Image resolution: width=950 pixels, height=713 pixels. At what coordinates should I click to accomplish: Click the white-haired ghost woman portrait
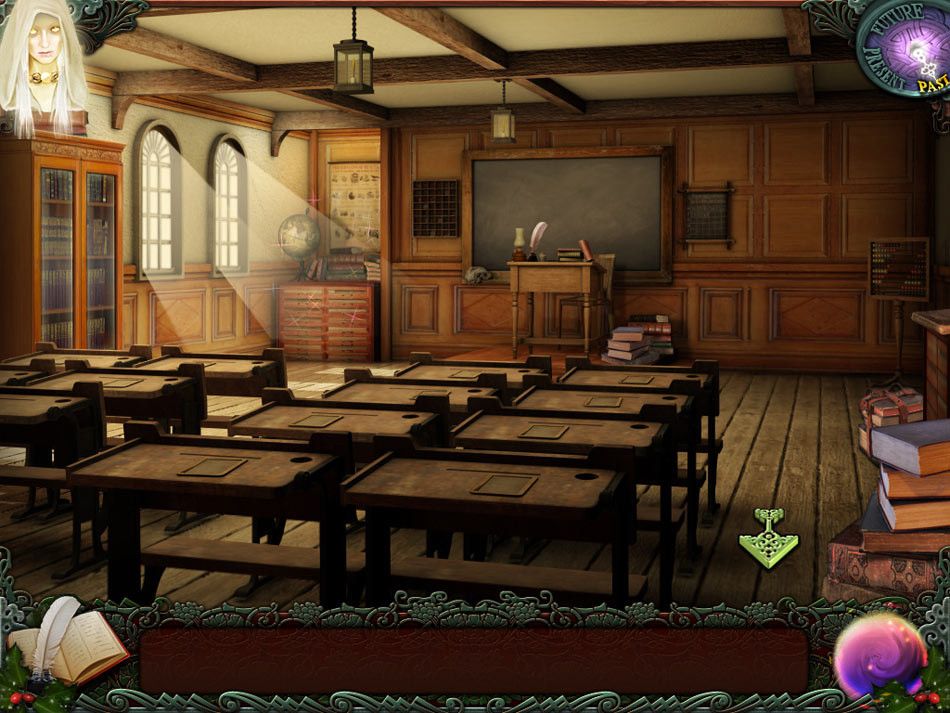point(42,62)
